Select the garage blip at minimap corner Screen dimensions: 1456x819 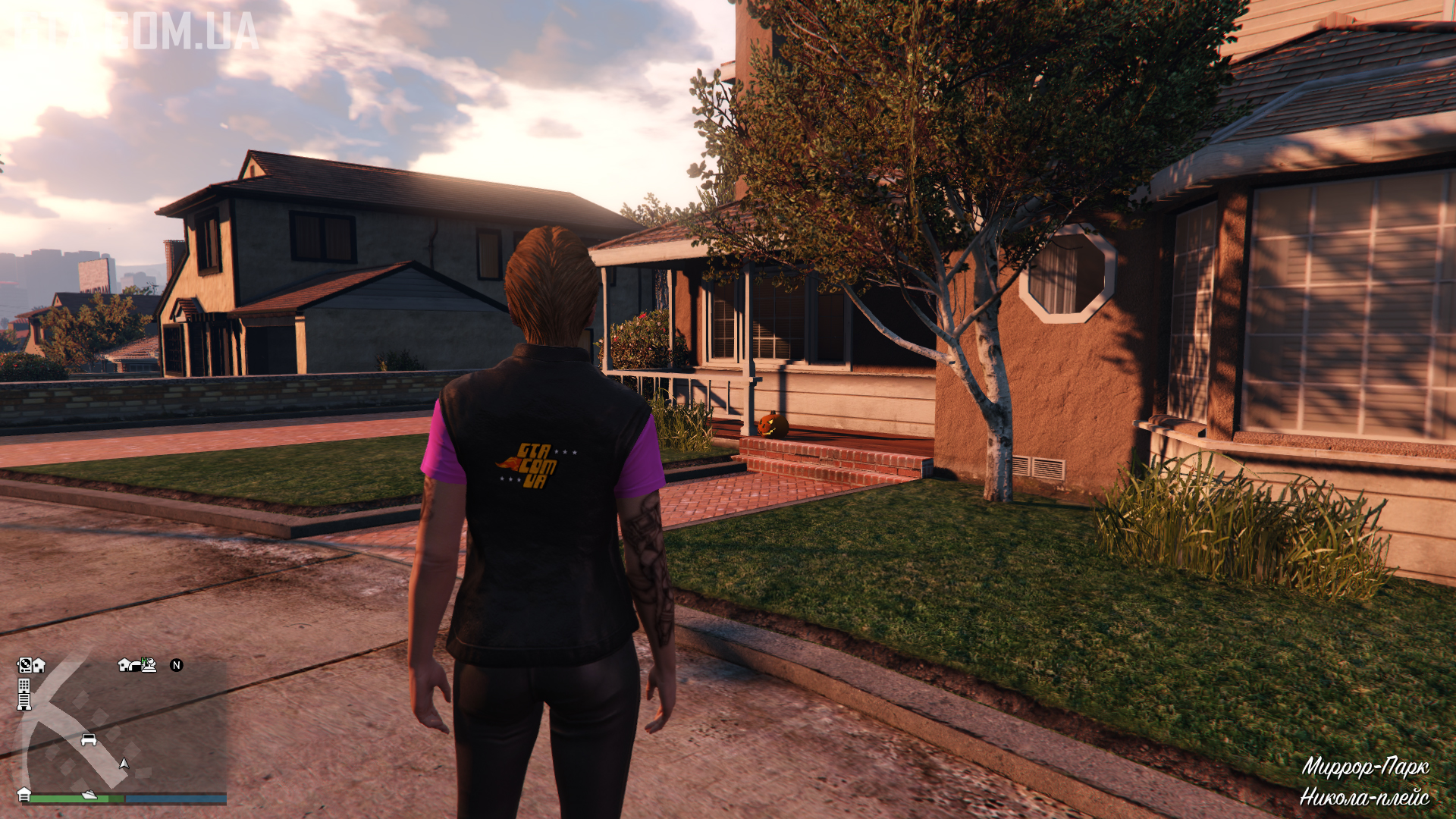click(24, 794)
